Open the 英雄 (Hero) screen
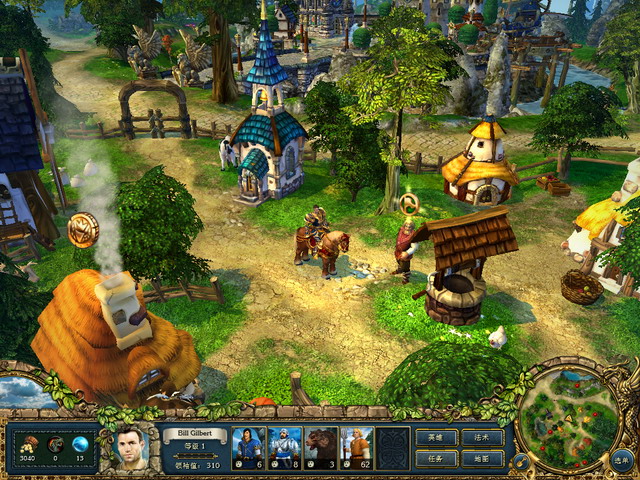 click(436, 438)
